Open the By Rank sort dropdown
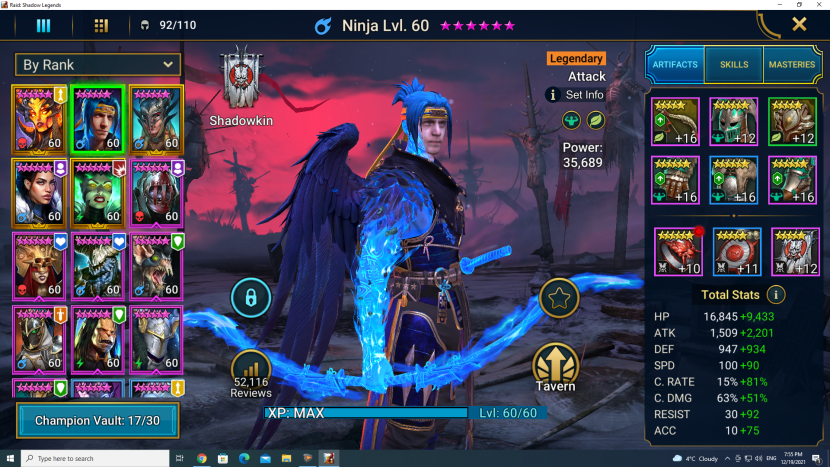830x467 pixels. [97, 65]
